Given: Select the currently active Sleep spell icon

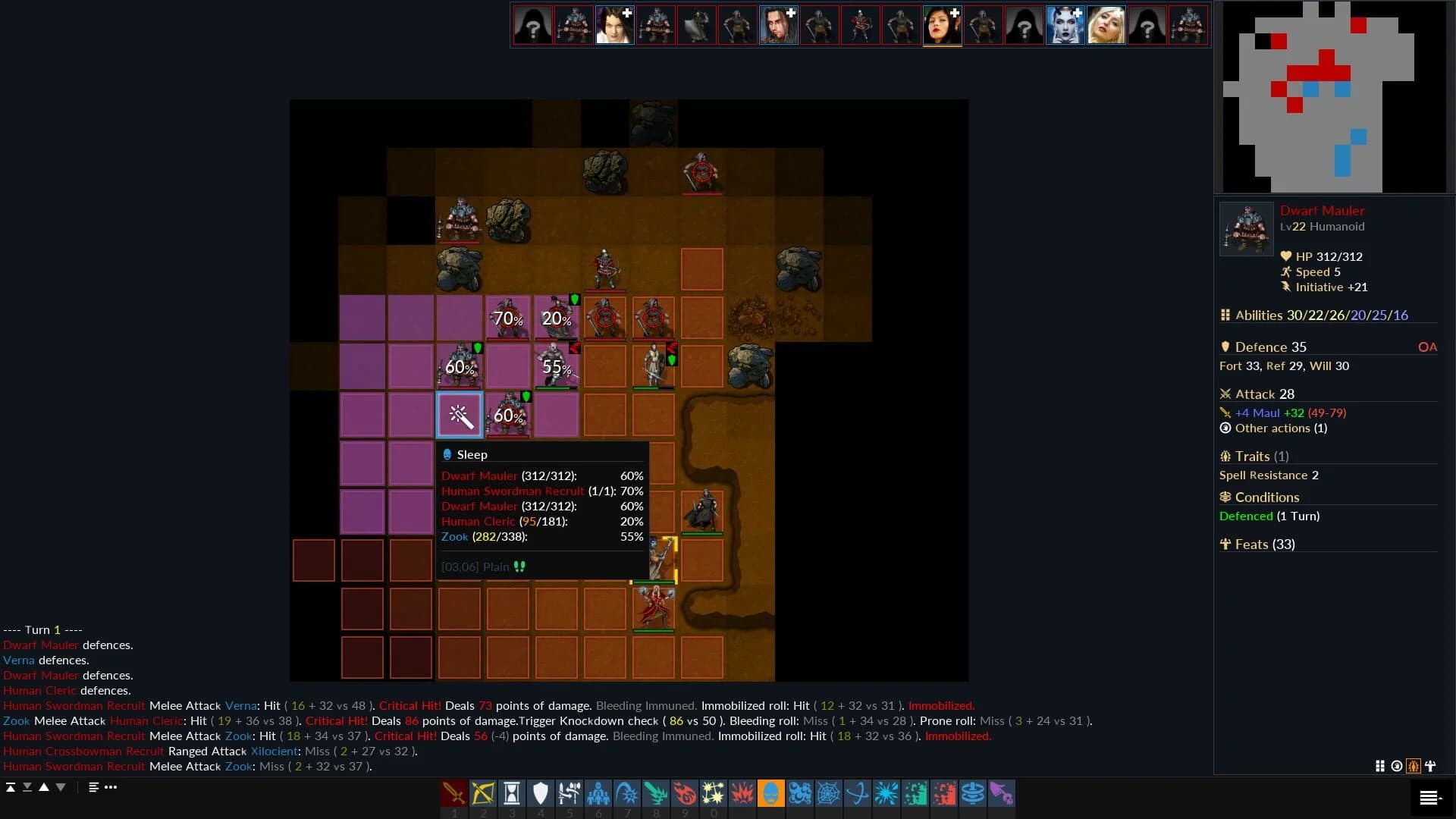Looking at the screenshot, I should [771, 794].
